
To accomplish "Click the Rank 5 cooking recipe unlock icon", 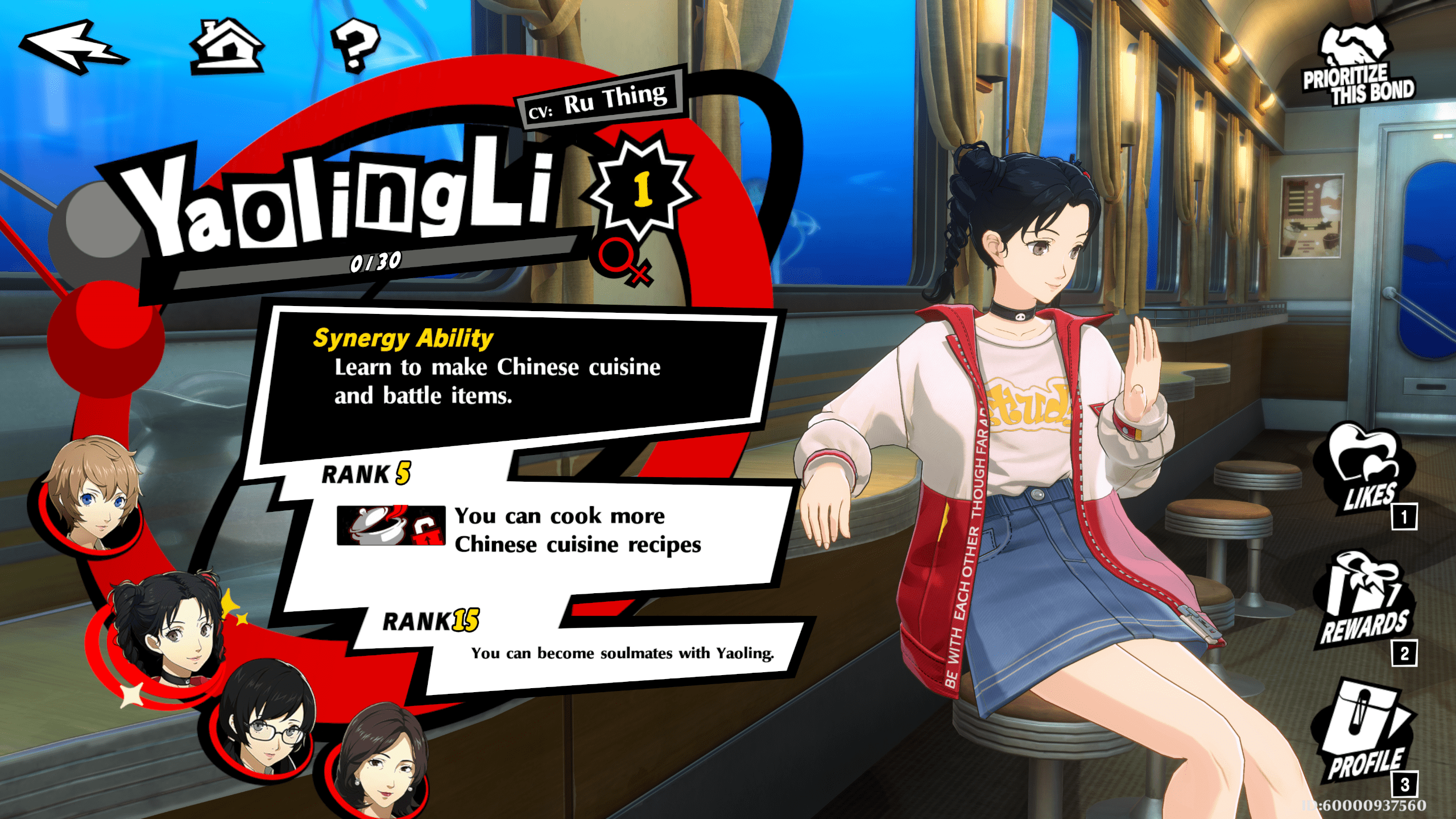I will pos(391,526).
